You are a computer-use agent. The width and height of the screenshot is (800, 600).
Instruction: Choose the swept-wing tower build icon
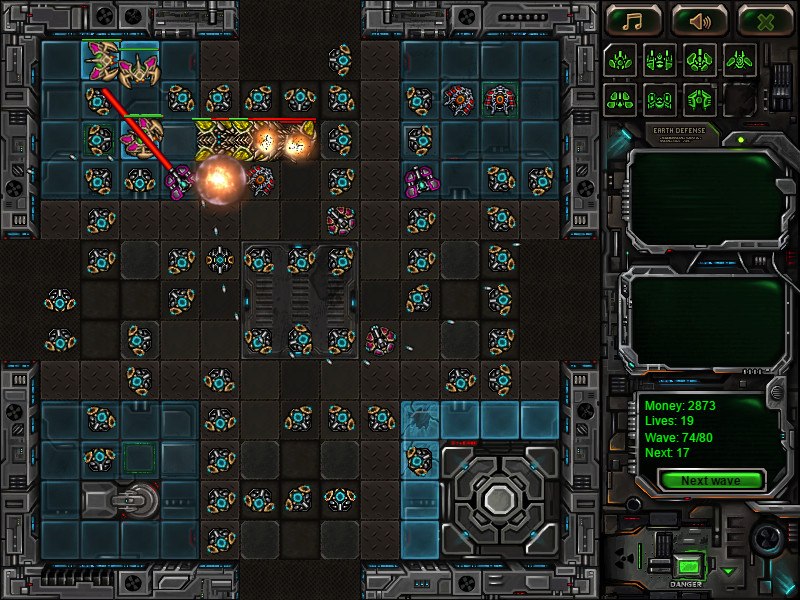pyautogui.click(x=740, y=59)
